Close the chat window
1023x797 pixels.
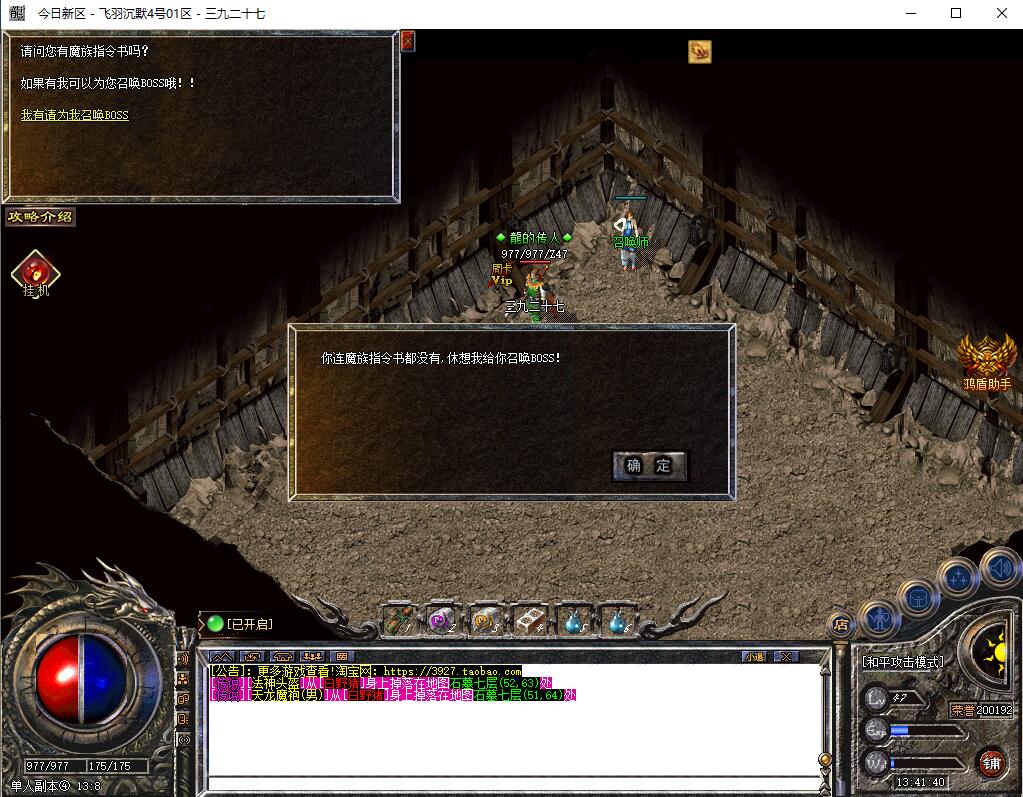[x=787, y=656]
